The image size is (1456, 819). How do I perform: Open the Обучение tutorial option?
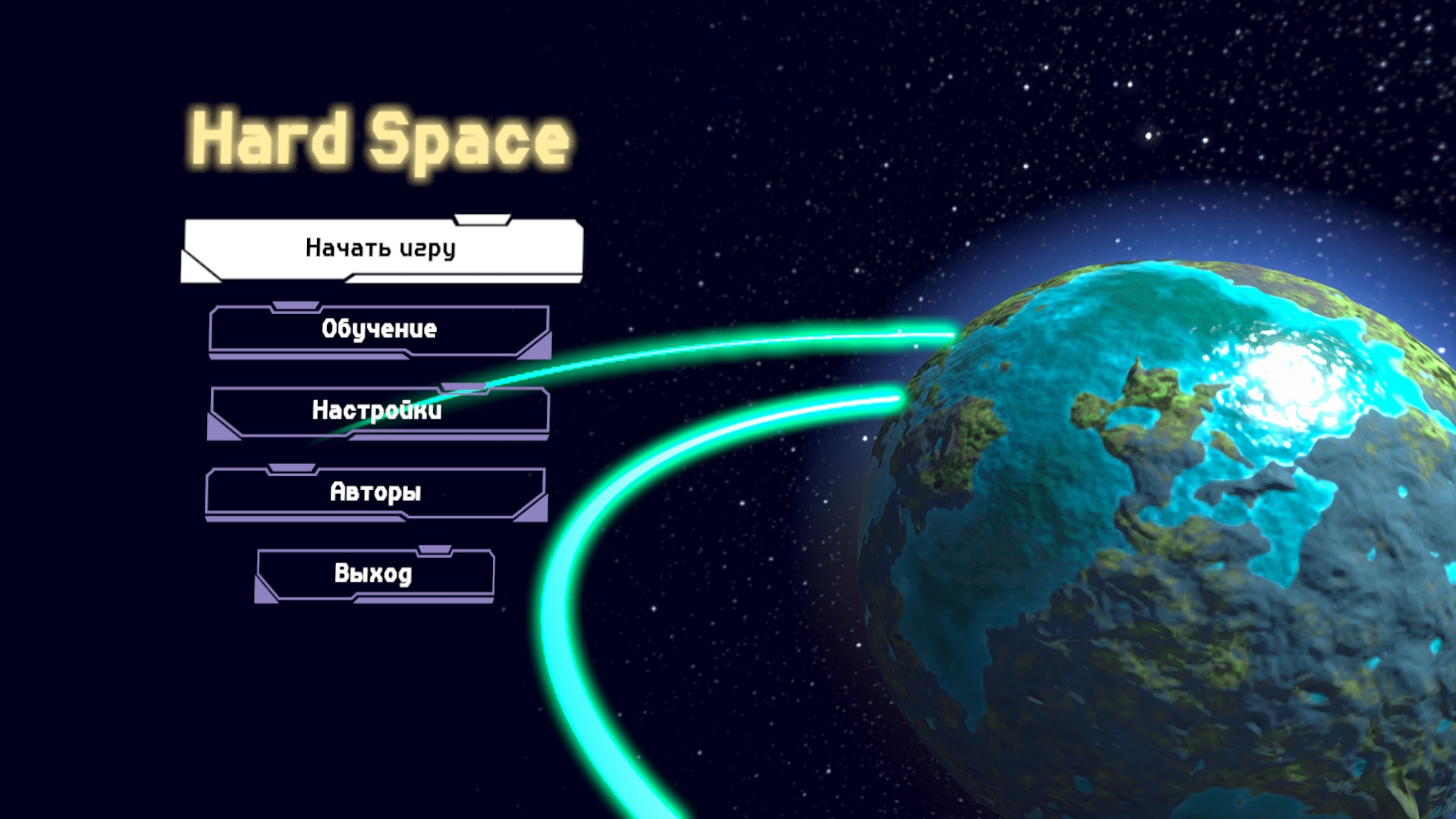click(x=379, y=330)
